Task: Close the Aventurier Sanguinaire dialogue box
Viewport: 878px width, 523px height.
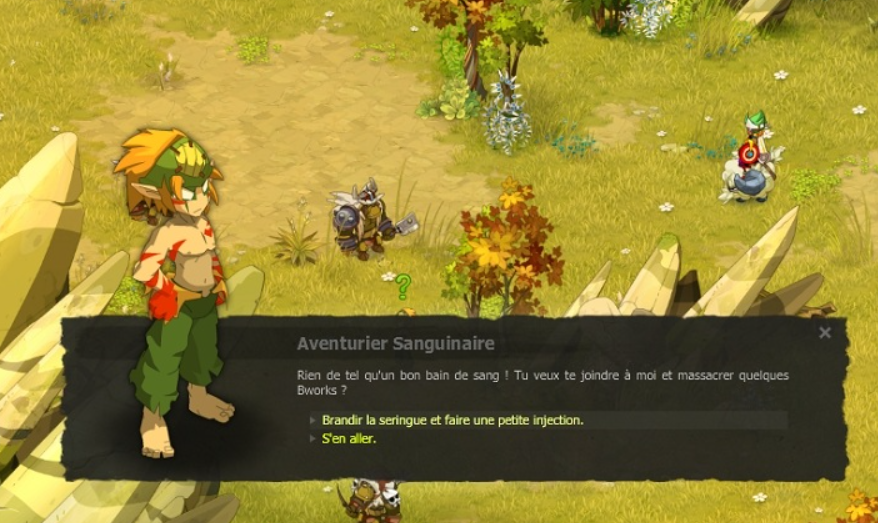Action: [825, 333]
